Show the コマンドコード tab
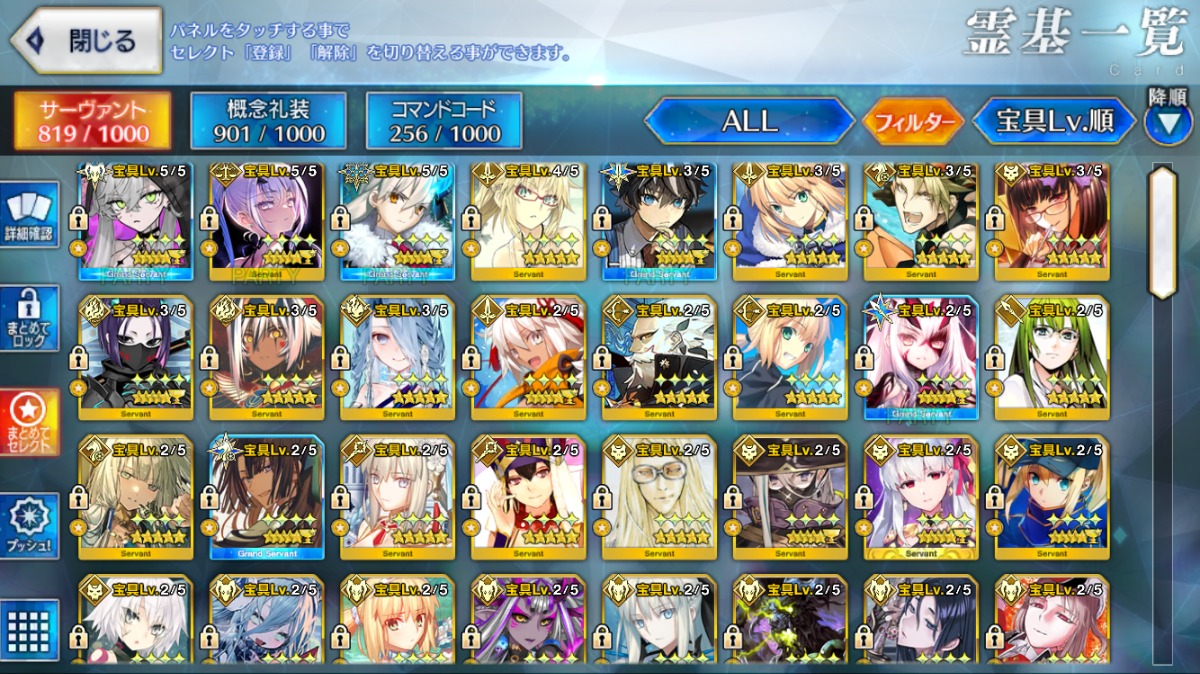This screenshot has width=1200, height=674. pos(444,121)
